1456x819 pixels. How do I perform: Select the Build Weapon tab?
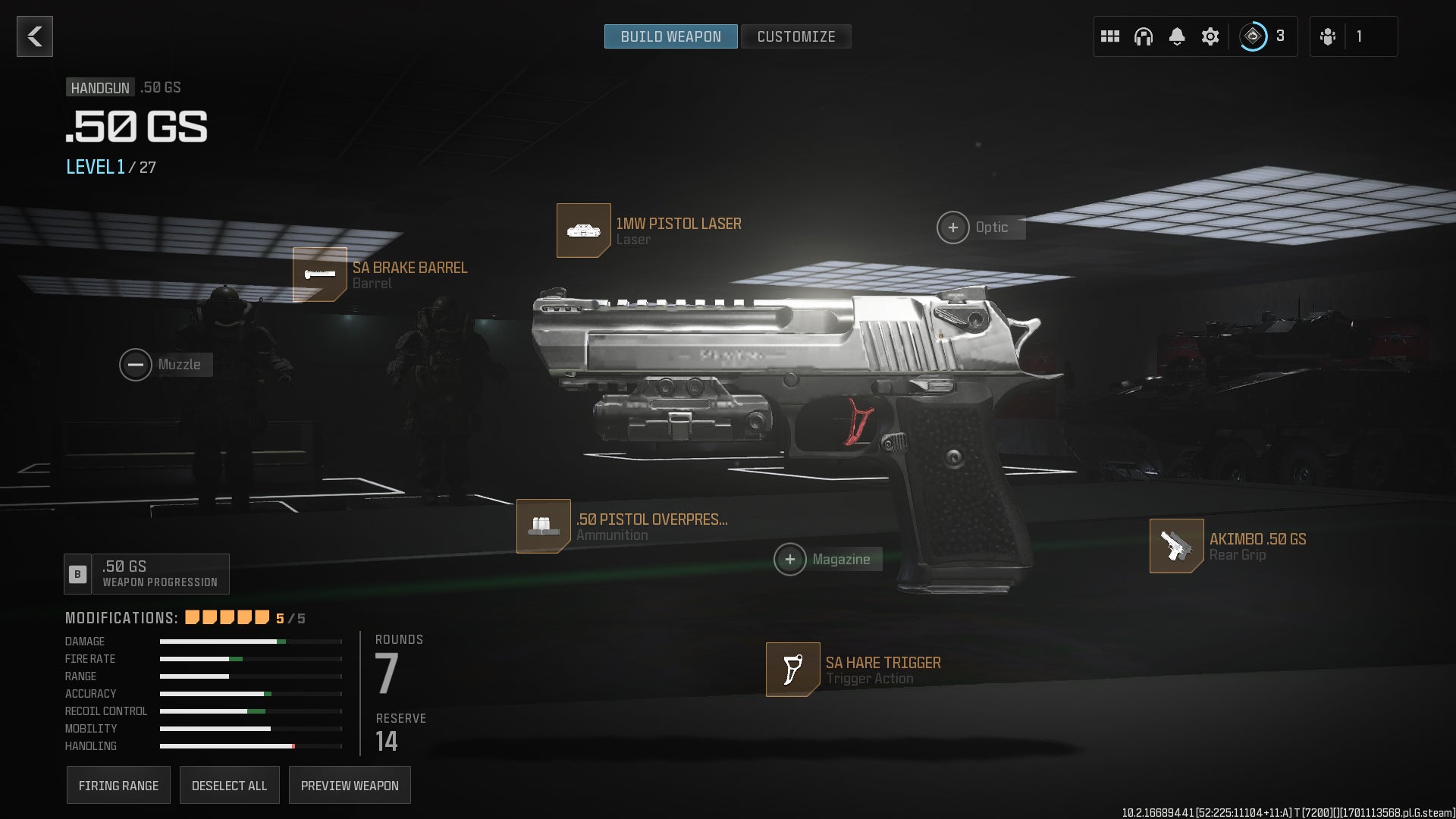pyautogui.click(x=670, y=36)
